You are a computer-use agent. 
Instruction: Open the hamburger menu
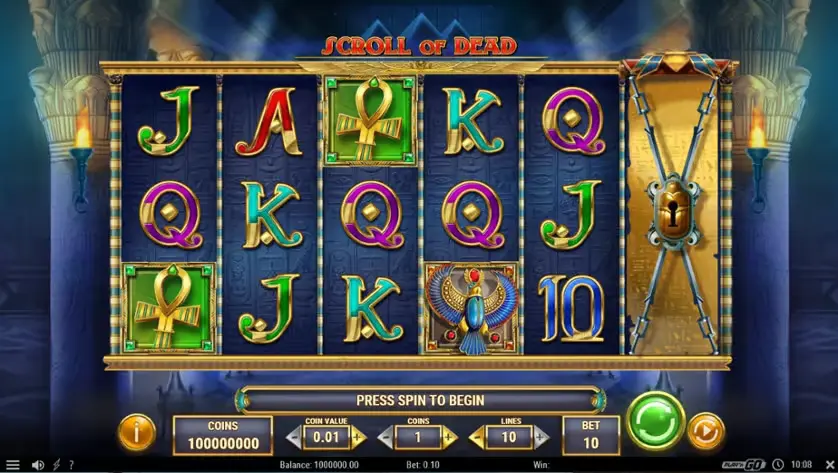coord(13,465)
